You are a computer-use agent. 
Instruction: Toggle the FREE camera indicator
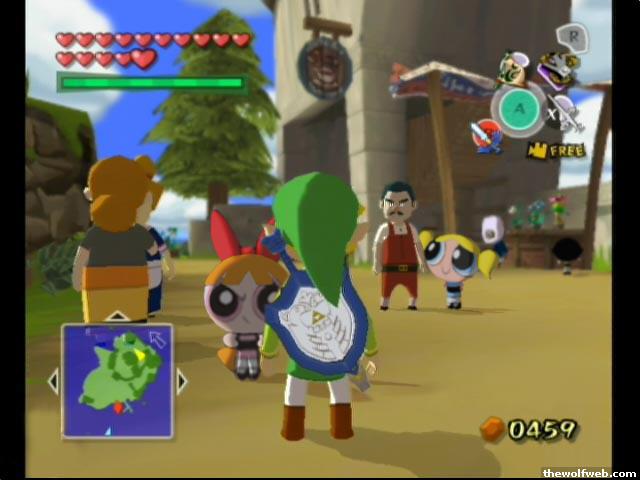556,151
